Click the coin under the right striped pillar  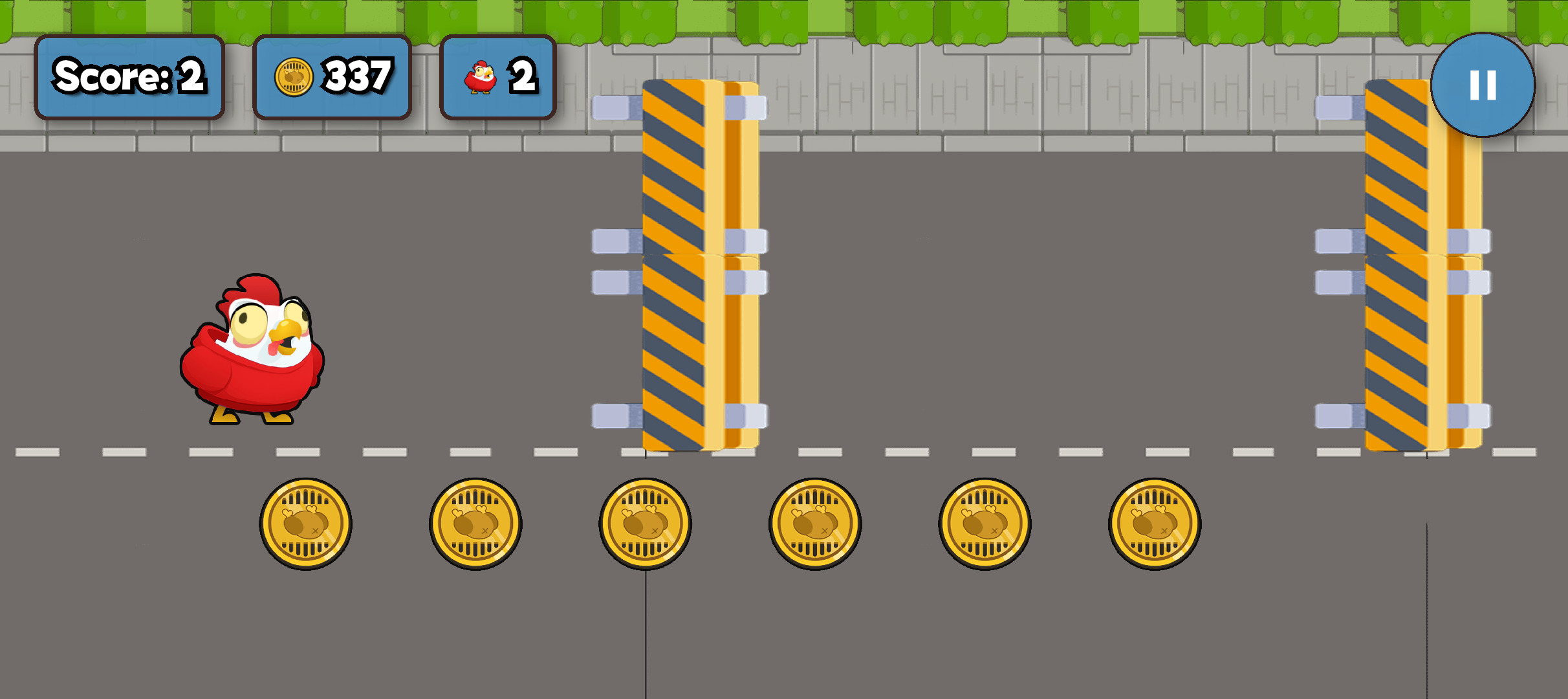pyautogui.click(x=1156, y=524)
